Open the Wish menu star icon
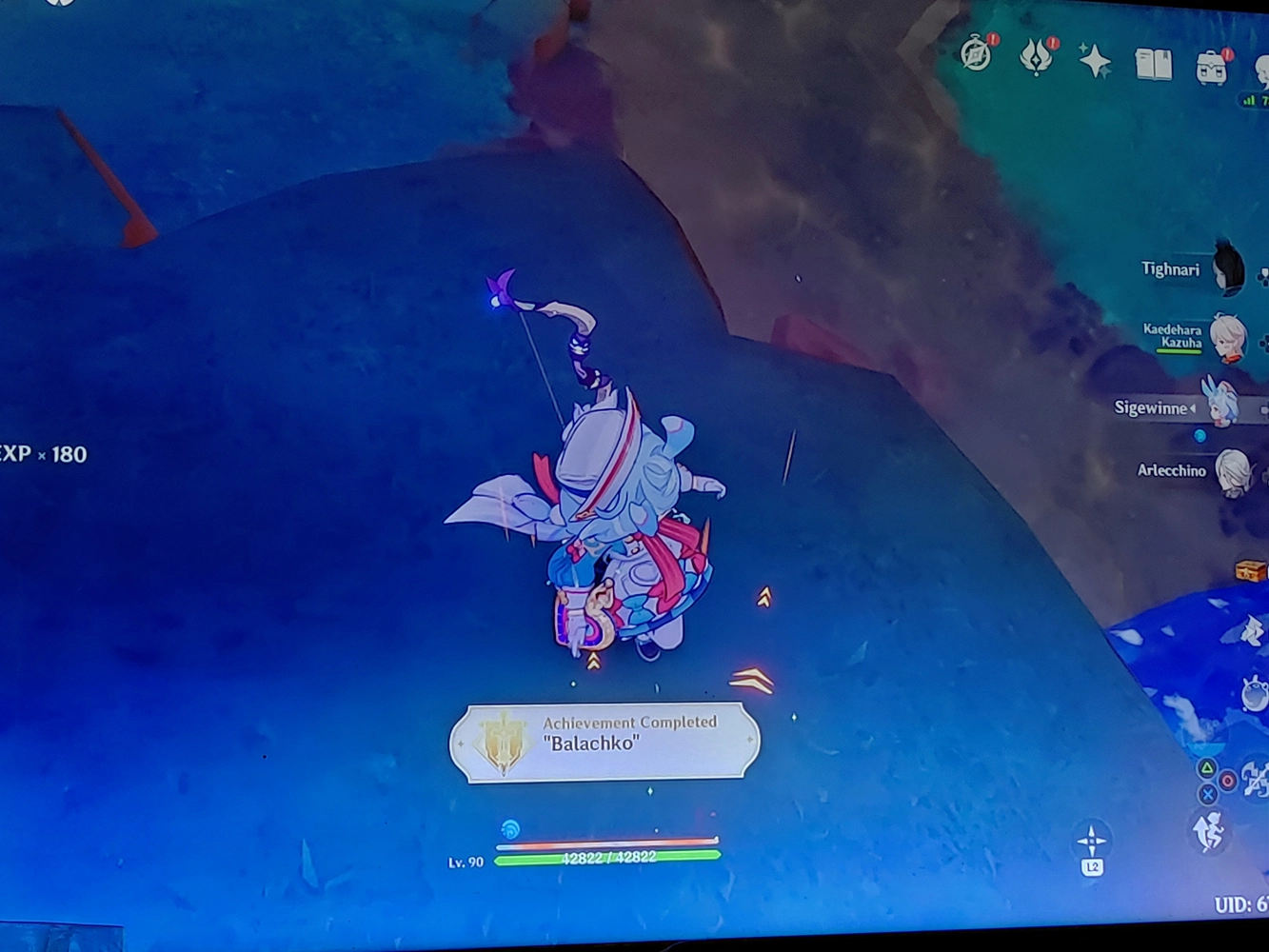 (x=1094, y=61)
